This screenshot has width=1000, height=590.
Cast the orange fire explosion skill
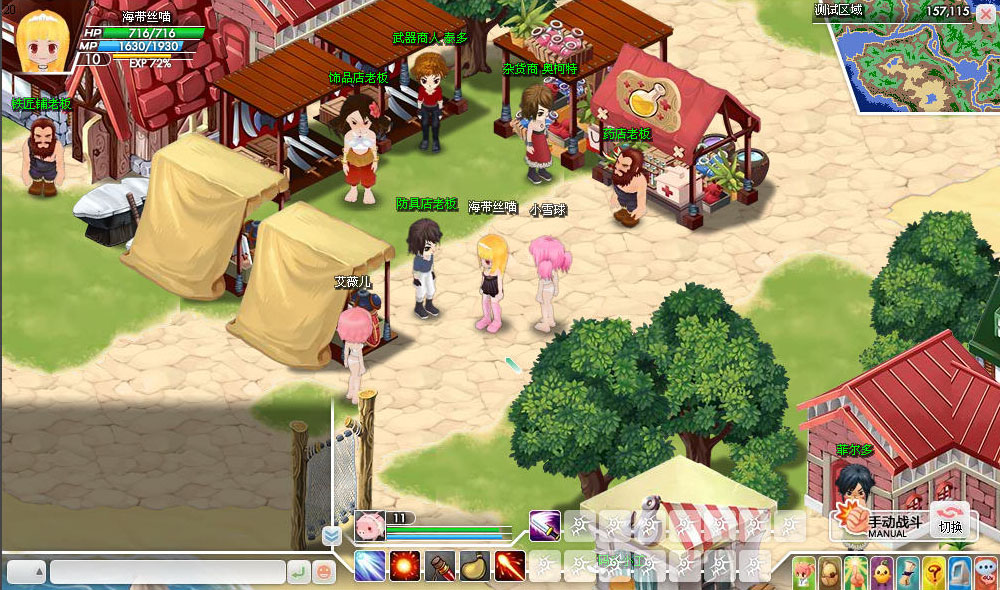[x=406, y=566]
